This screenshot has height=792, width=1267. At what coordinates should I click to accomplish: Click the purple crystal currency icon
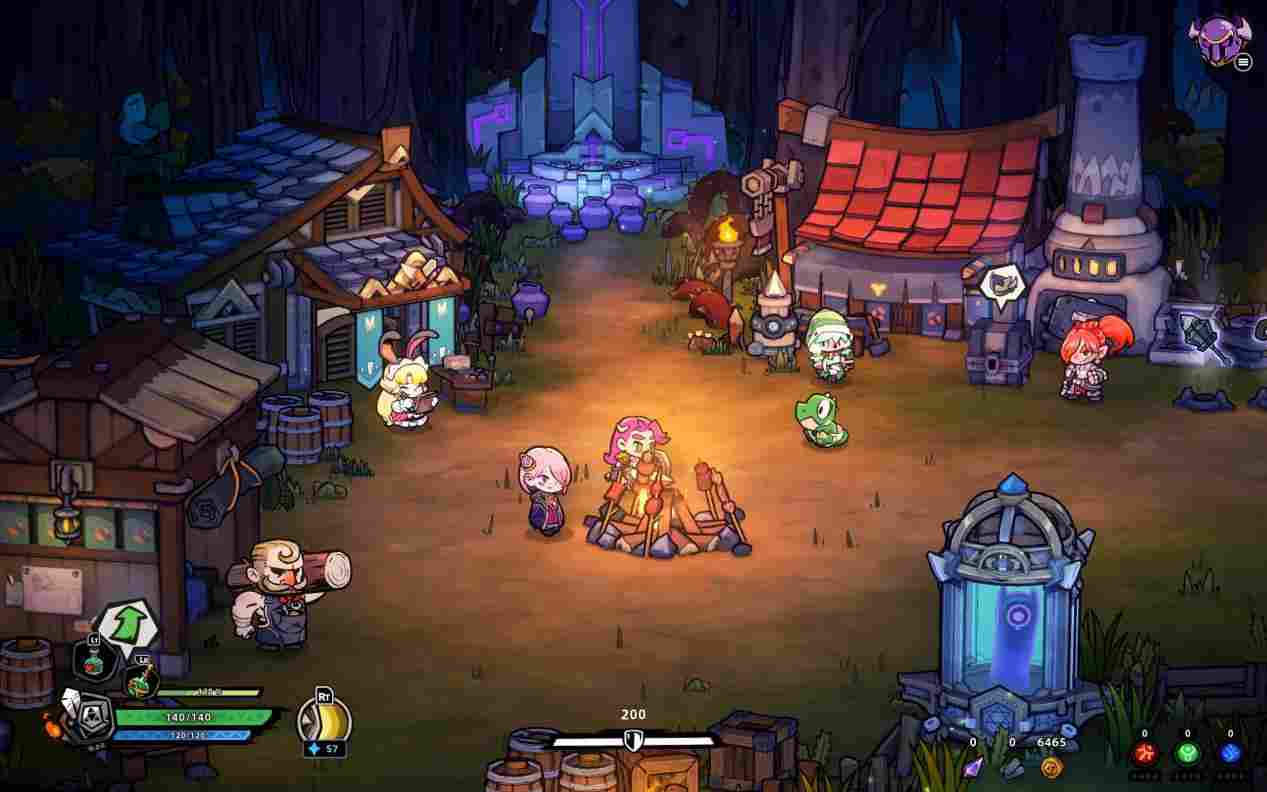click(972, 767)
